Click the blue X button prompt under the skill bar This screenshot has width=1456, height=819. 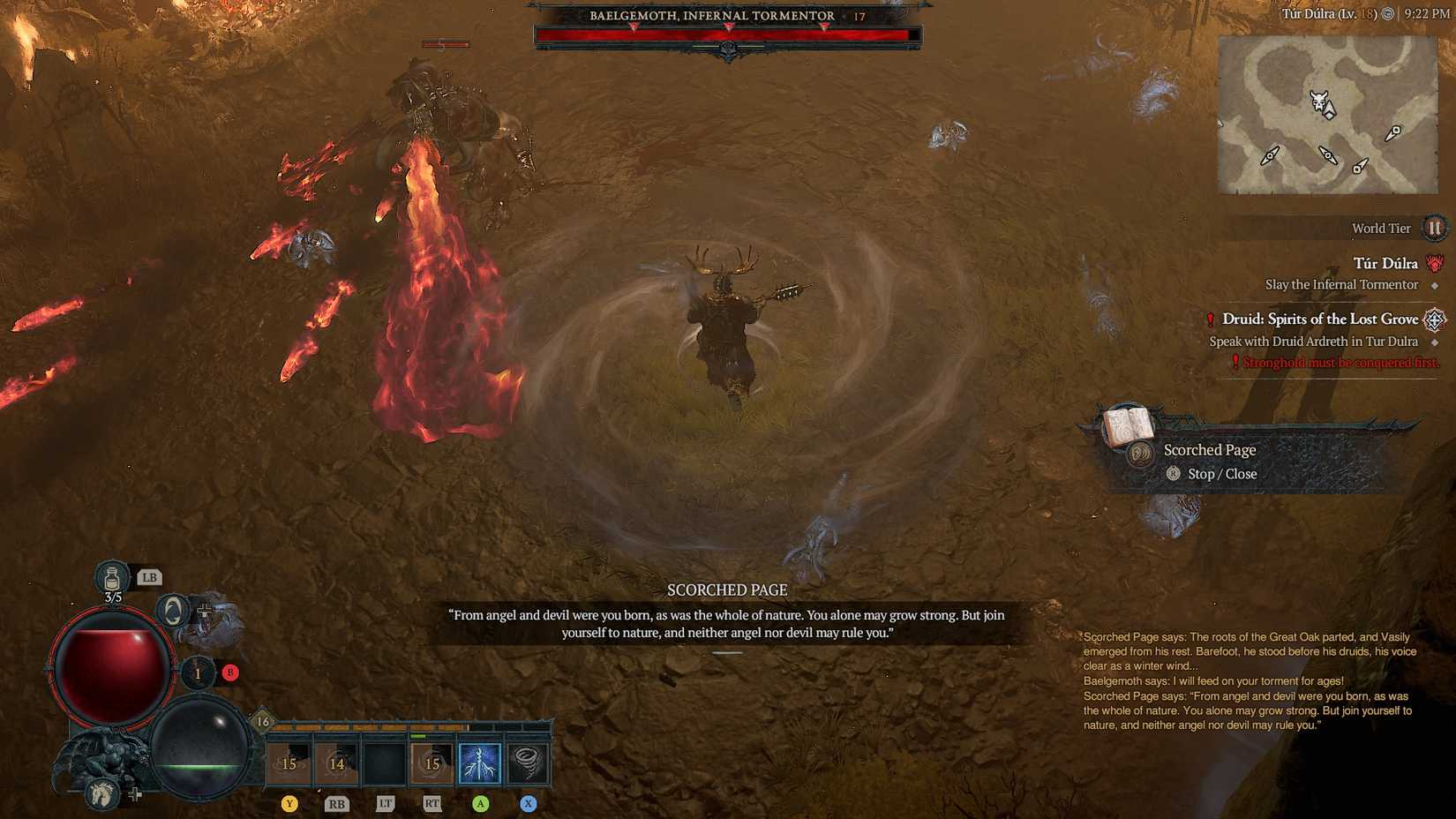pos(528,804)
